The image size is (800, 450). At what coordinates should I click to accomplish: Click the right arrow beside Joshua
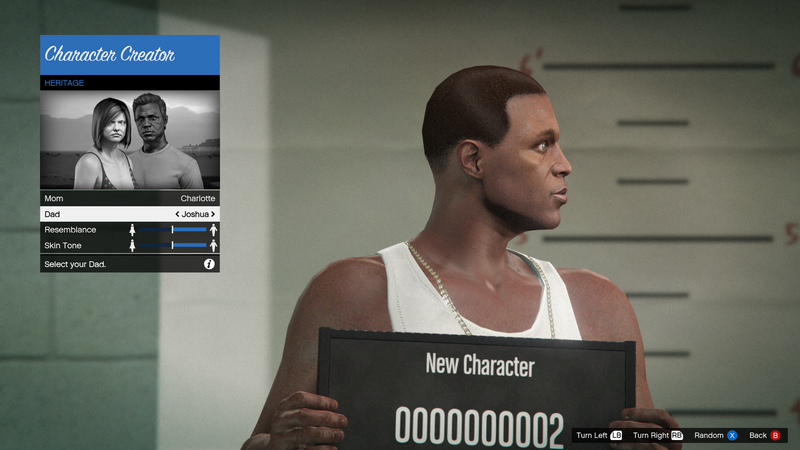coord(213,214)
